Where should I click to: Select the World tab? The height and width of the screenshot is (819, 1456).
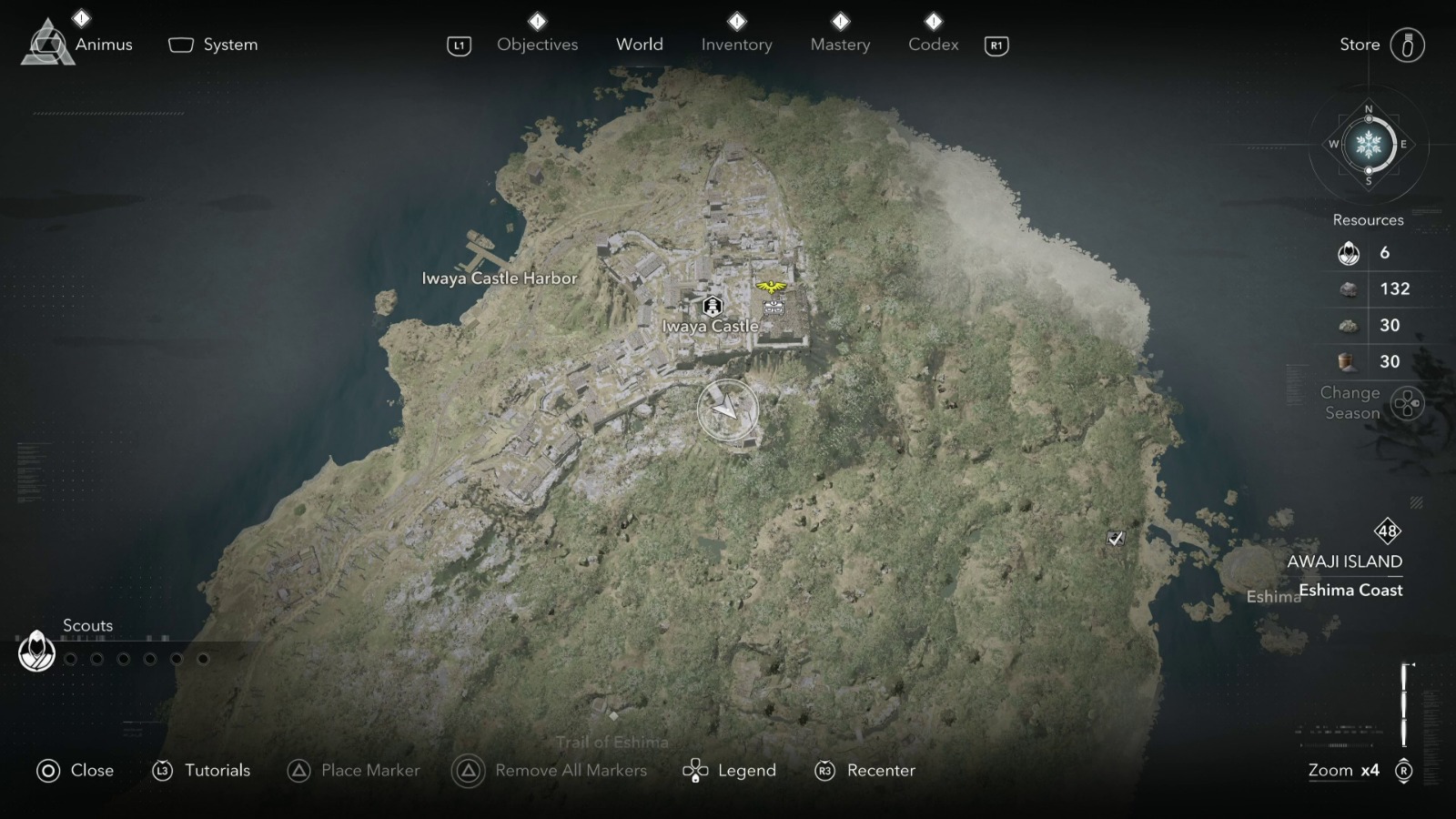tap(640, 44)
